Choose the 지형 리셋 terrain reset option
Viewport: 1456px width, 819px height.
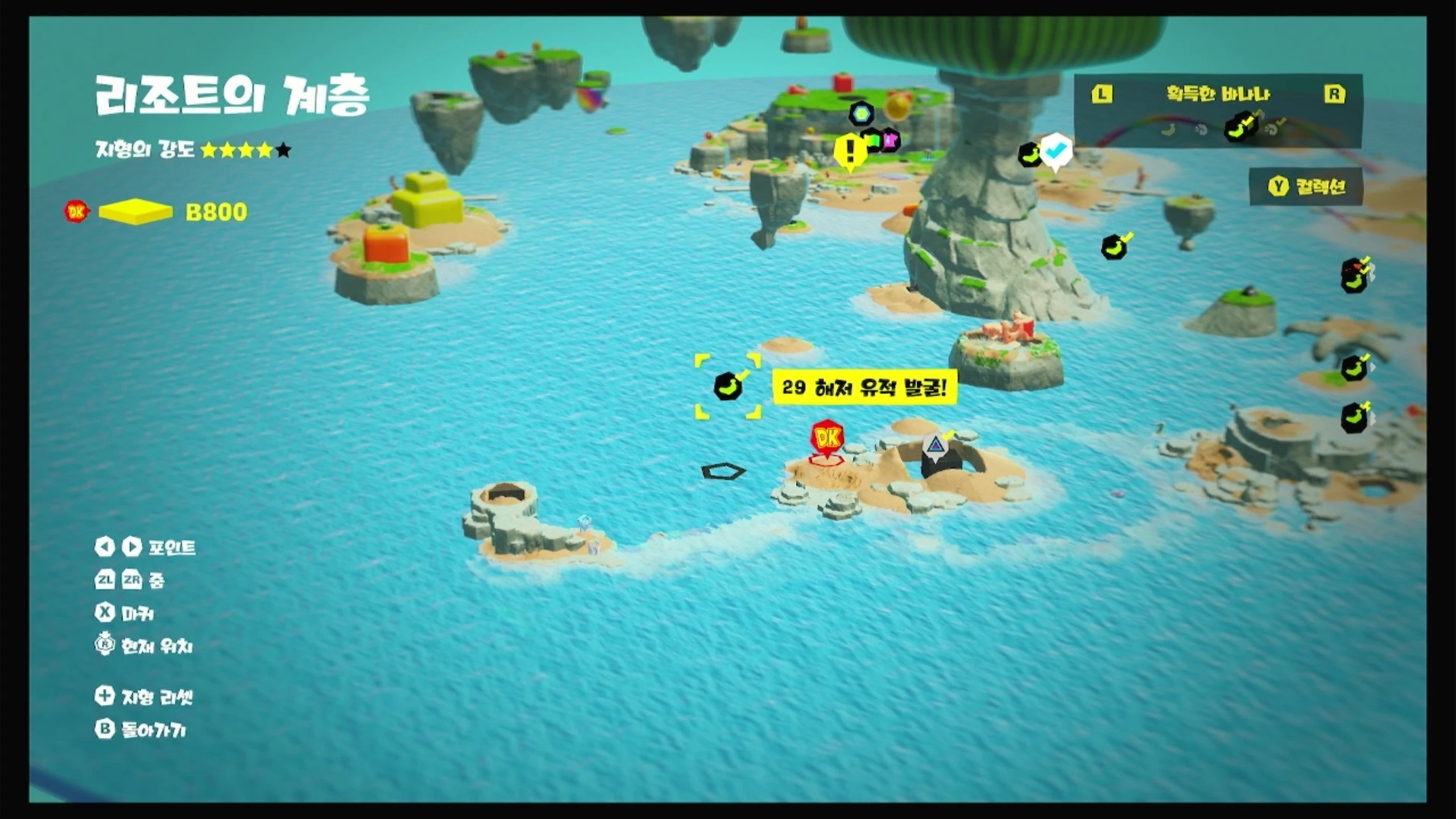tap(144, 697)
